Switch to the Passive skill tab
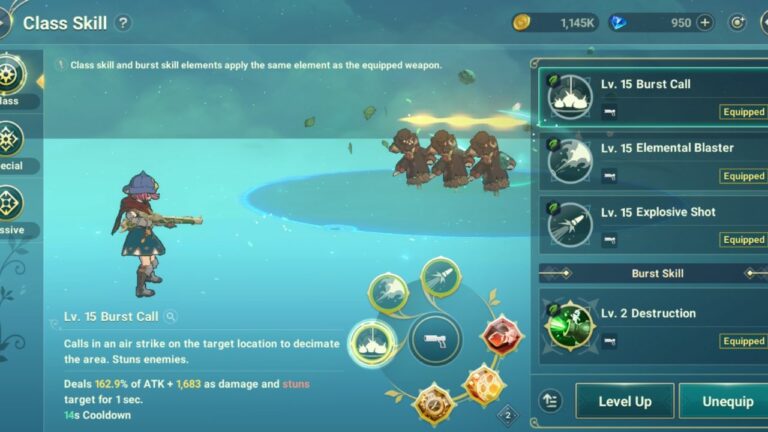768x432 pixels. pos(12,206)
